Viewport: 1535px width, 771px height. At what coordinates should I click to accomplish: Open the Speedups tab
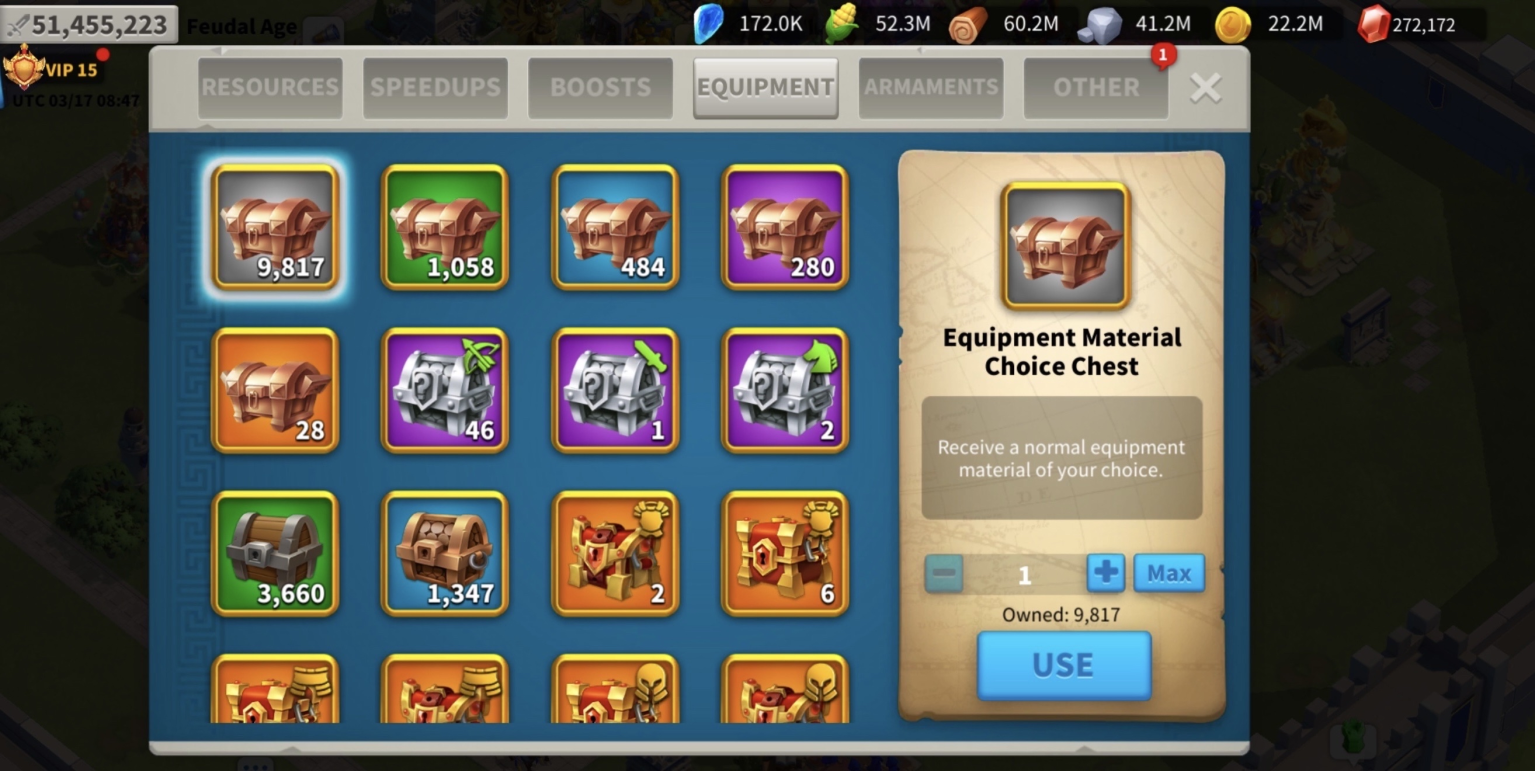click(x=435, y=88)
